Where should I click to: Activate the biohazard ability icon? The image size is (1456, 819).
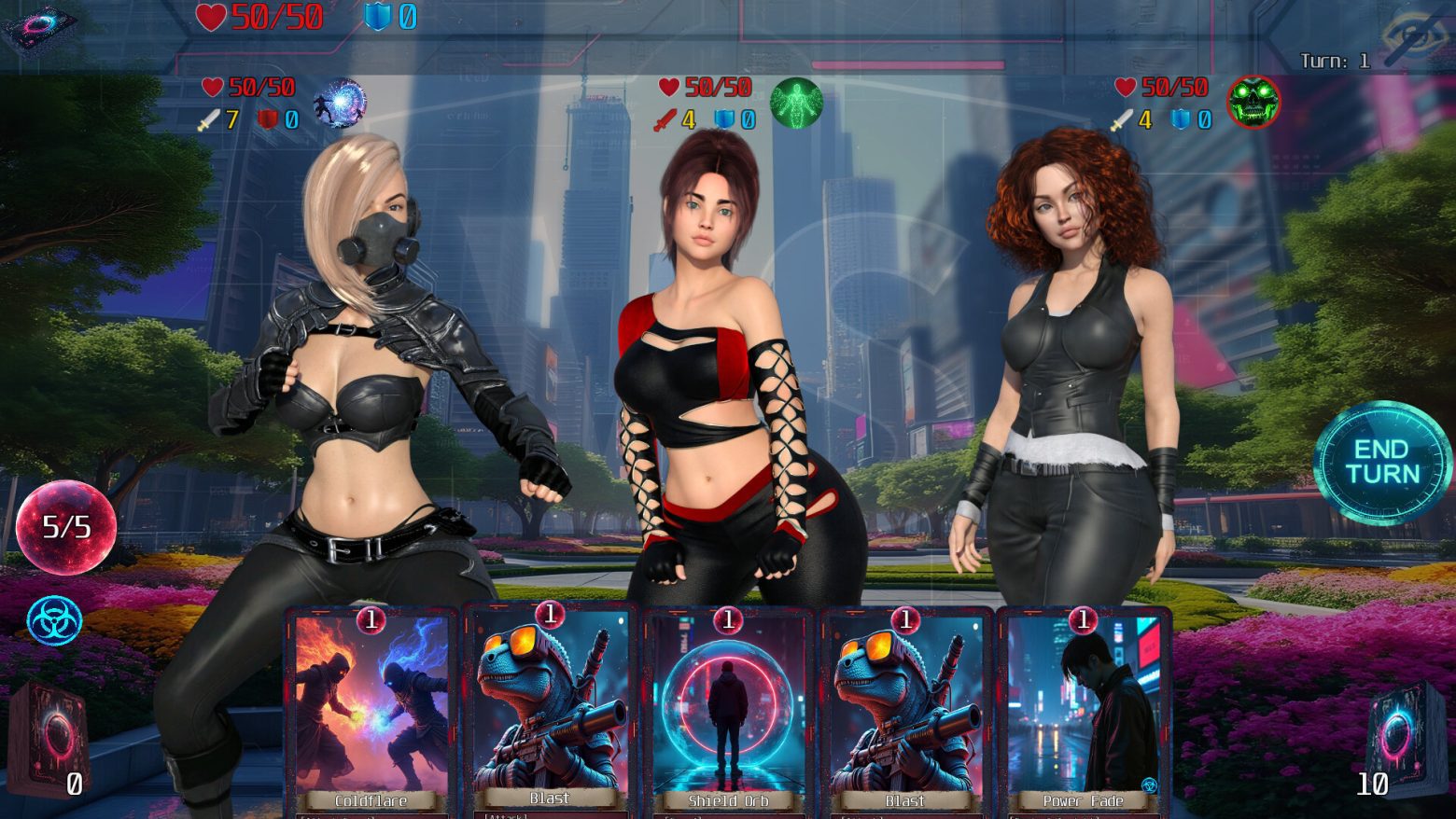pyautogui.click(x=54, y=620)
